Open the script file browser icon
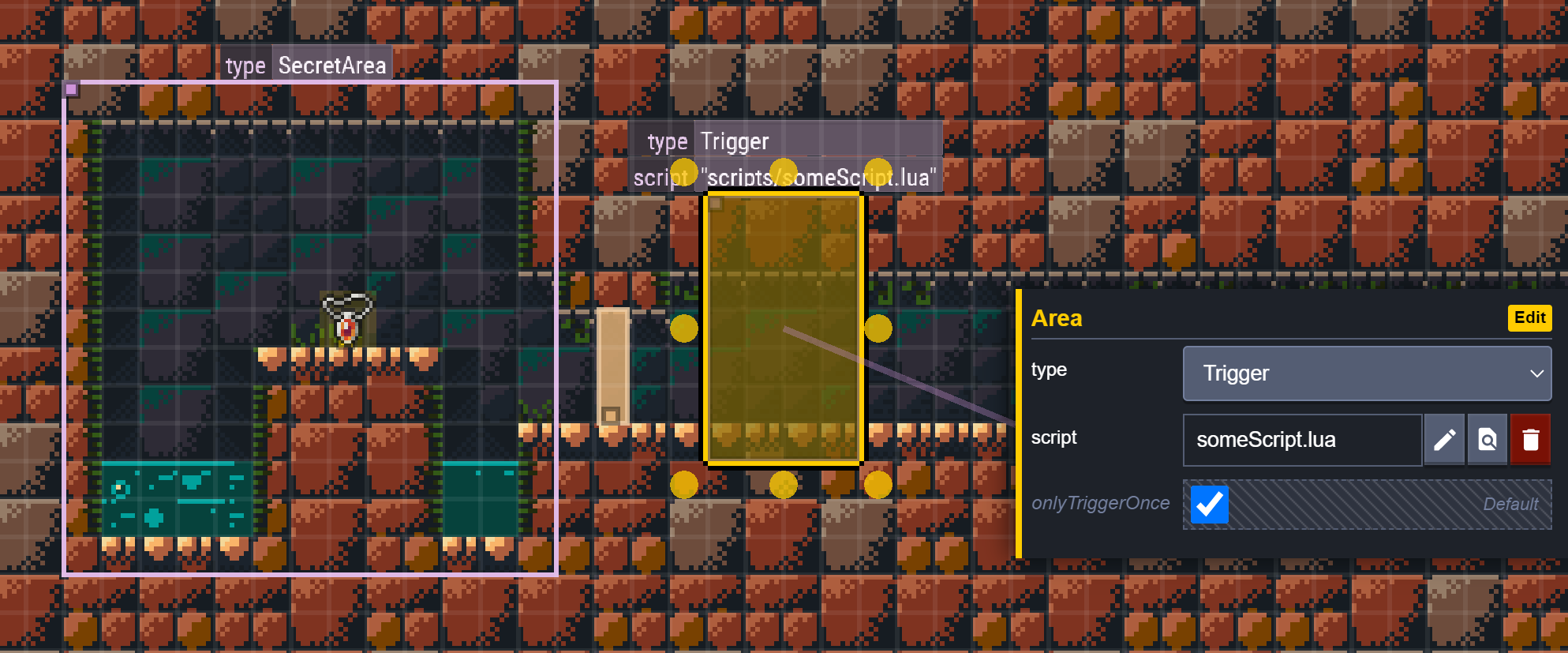 click(x=1487, y=440)
